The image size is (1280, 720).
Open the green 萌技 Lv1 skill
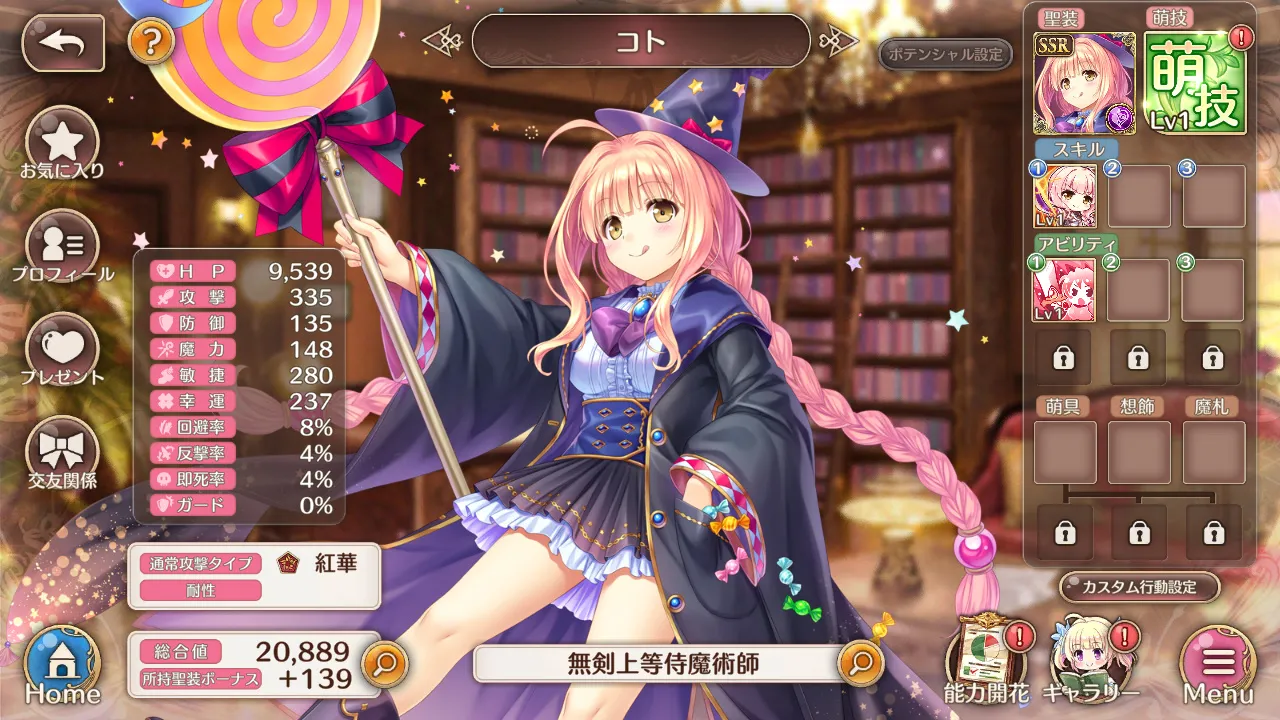pyautogui.click(x=1196, y=83)
